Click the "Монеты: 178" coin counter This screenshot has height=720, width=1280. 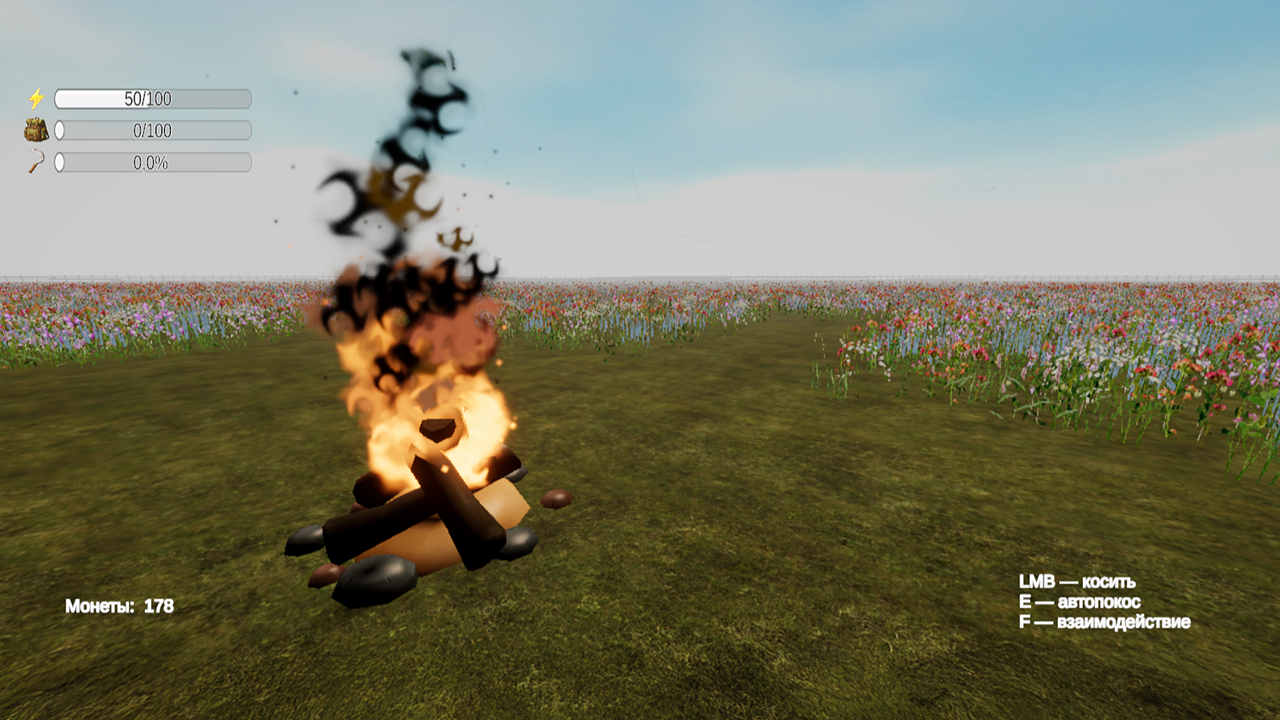tap(119, 604)
